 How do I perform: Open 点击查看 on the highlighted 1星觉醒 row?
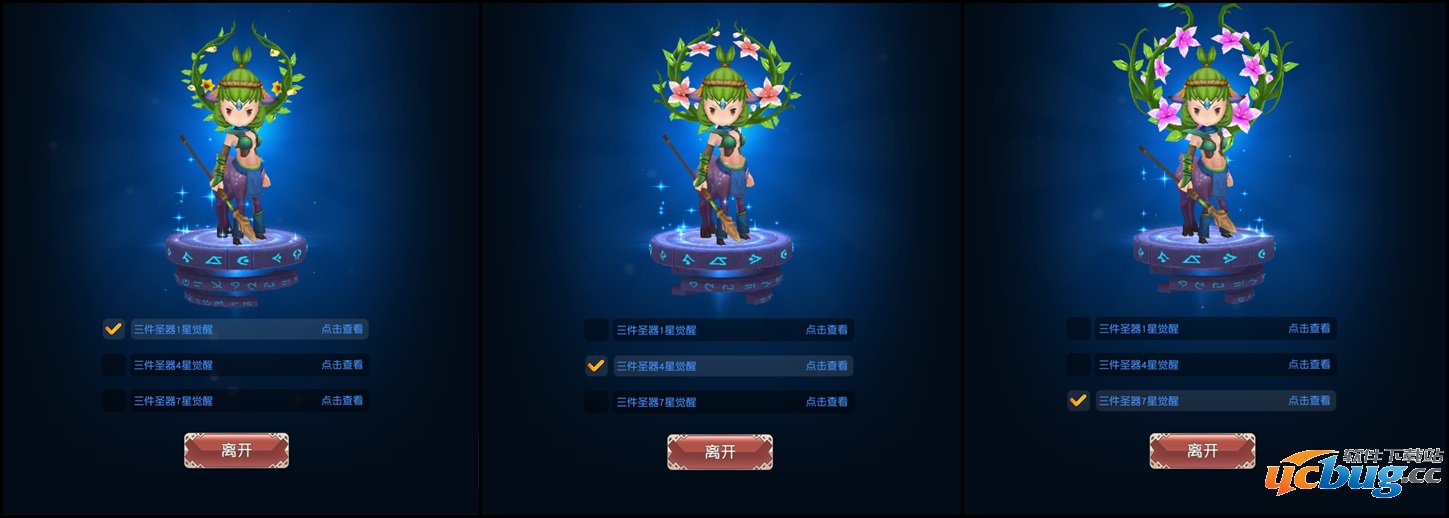[342, 328]
